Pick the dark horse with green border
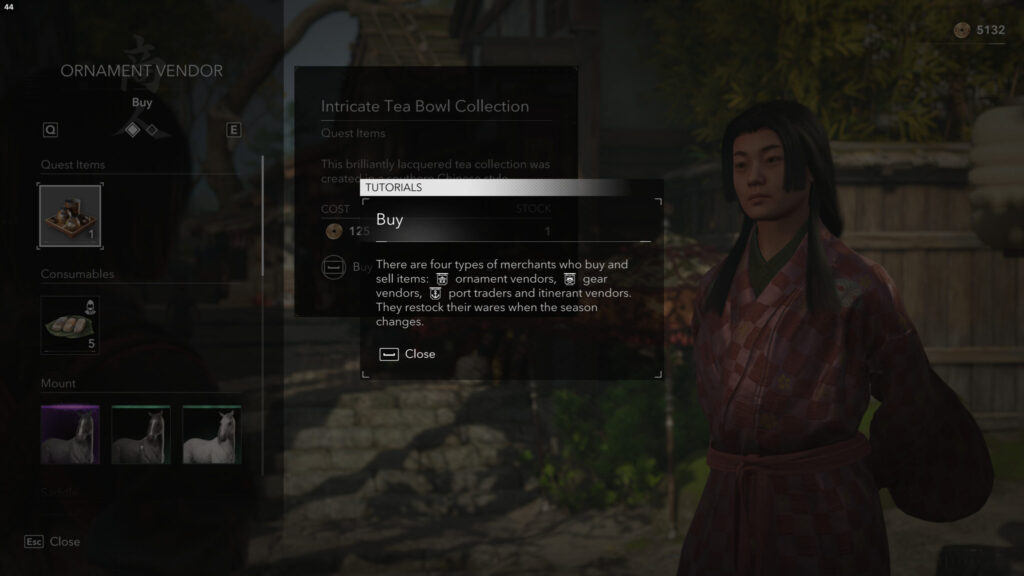 pyautogui.click(x=141, y=435)
